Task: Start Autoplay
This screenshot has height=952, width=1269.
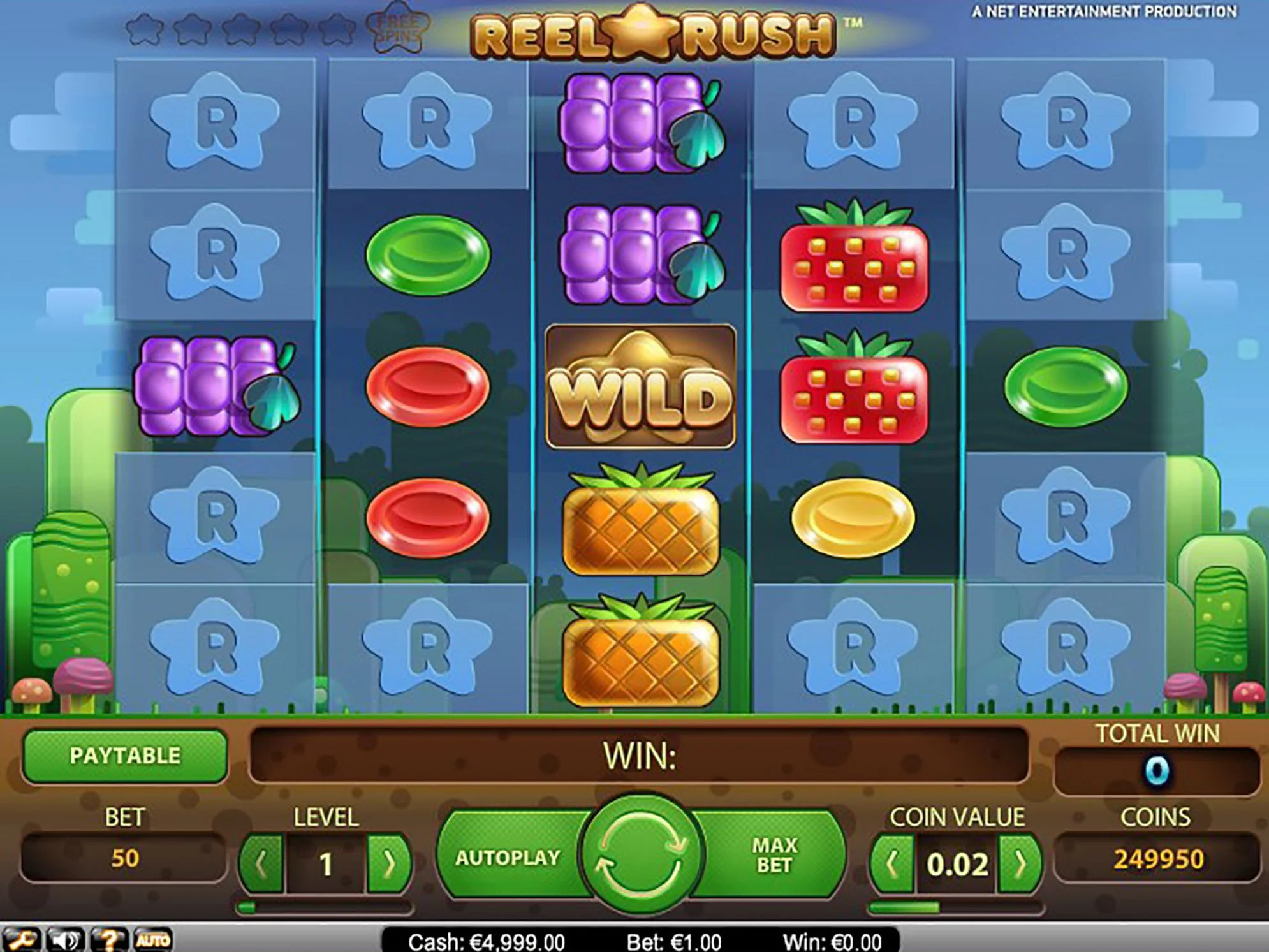Action: pyautogui.click(x=508, y=858)
